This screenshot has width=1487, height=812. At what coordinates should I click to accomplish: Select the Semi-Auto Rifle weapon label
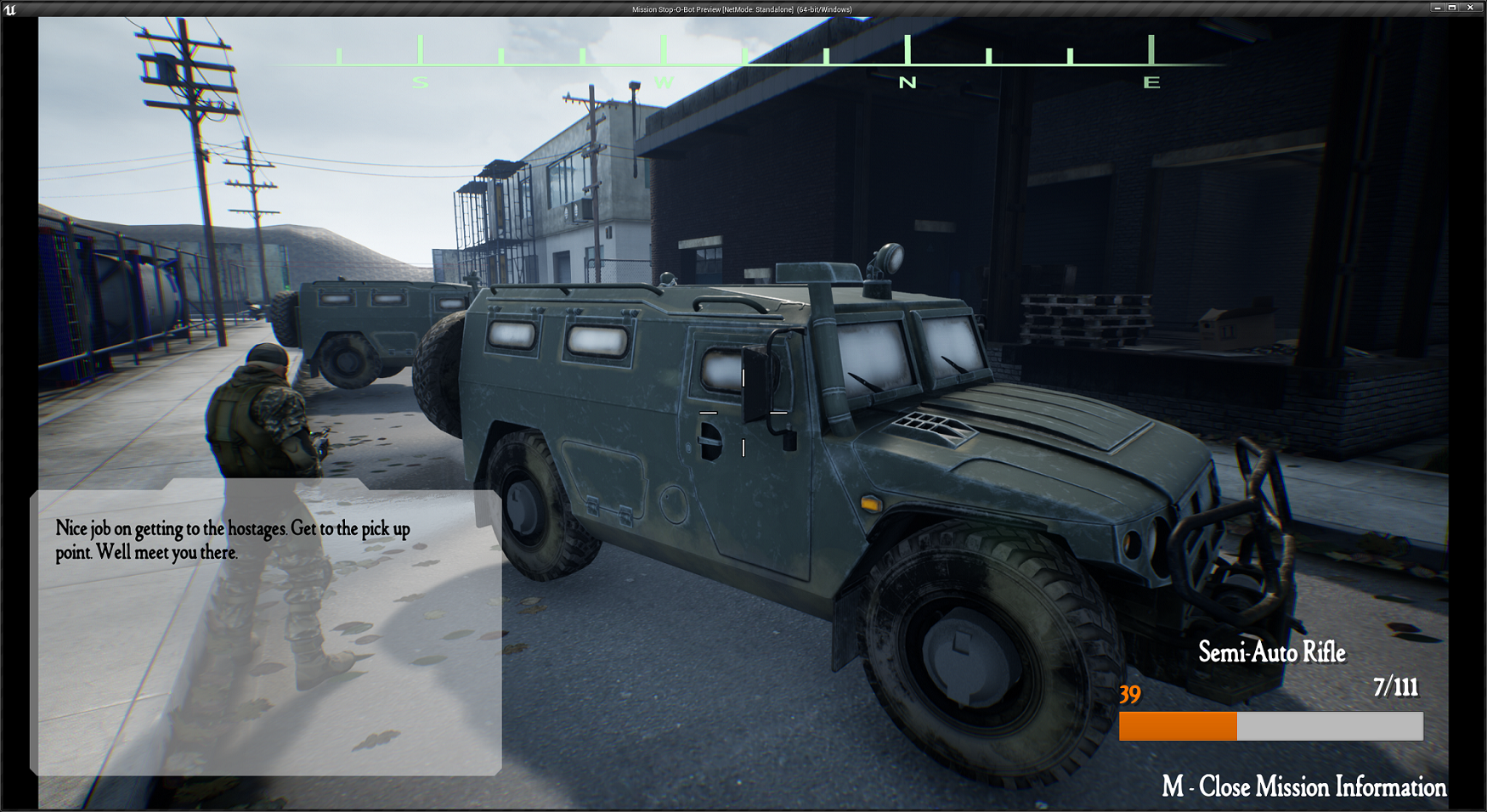click(x=1271, y=652)
